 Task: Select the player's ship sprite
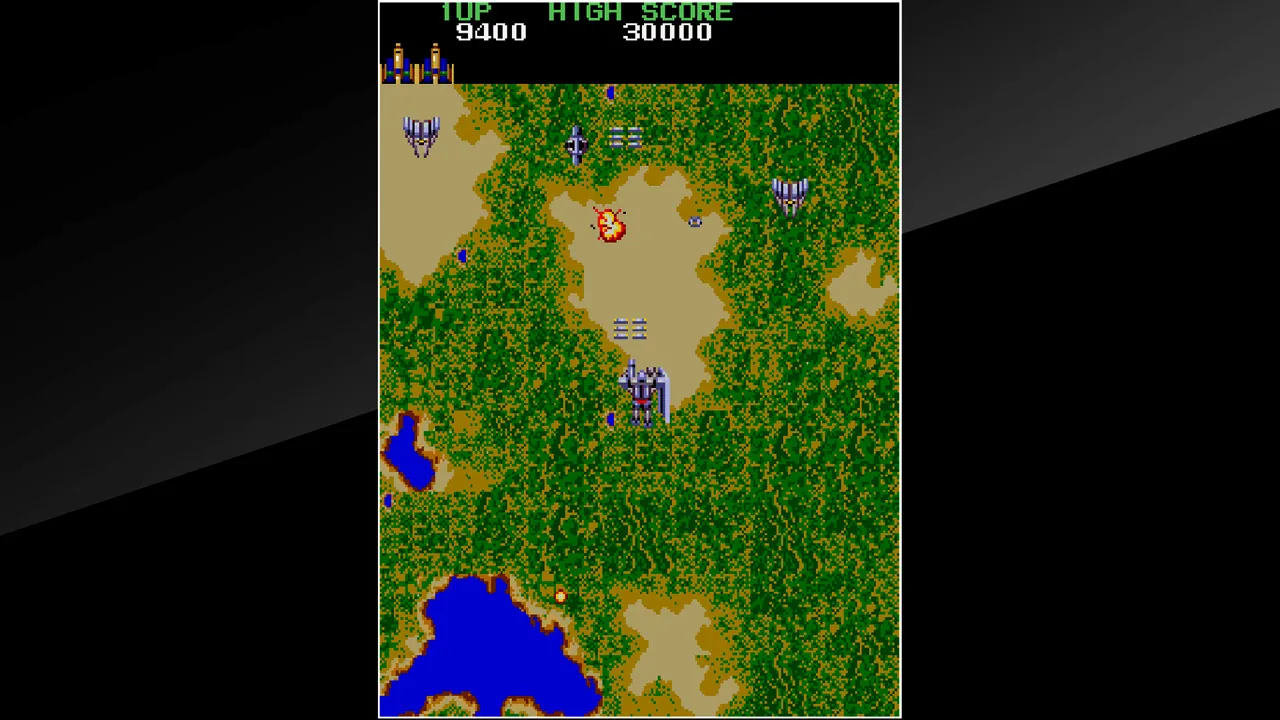point(645,390)
